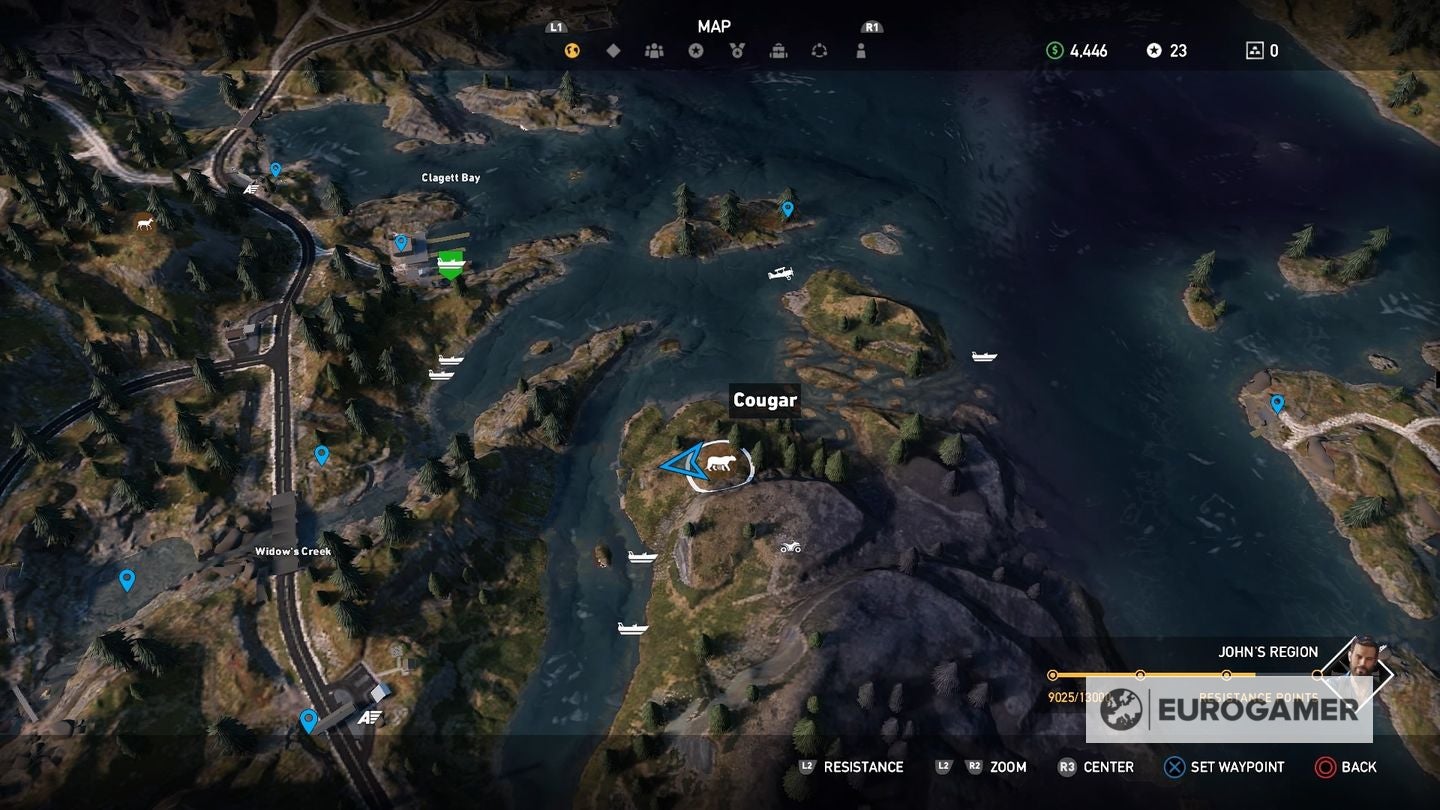Open the challenges star filter on the map
Image resolution: width=1440 pixels, height=810 pixels.
pyautogui.click(x=696, y=48)
